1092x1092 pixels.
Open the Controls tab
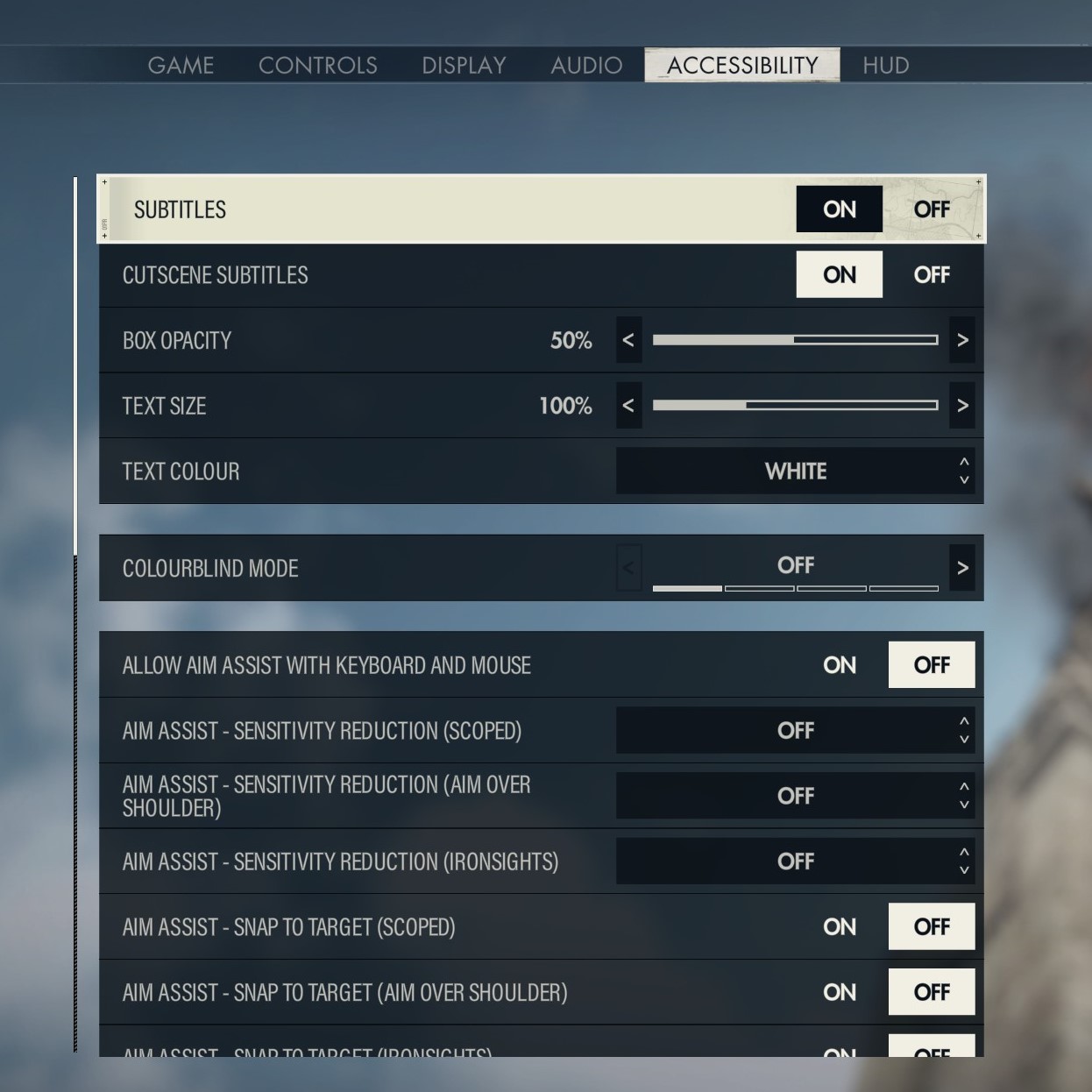pos(317,66)
